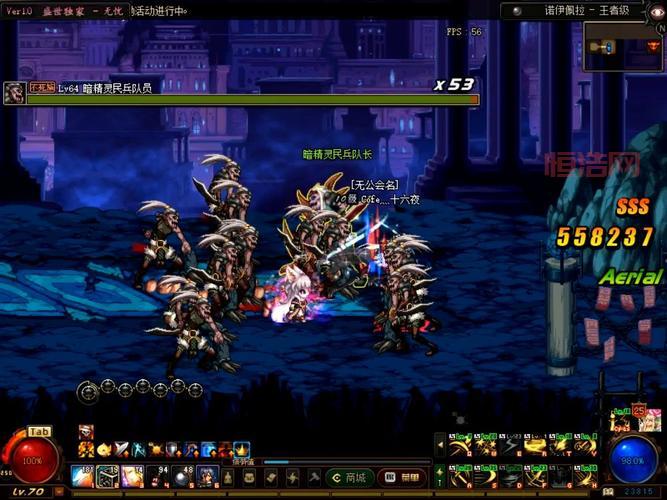This screenshot has height=500, width=667.
Task: Use the quick slot 2 item
Action: coord(108,477)
